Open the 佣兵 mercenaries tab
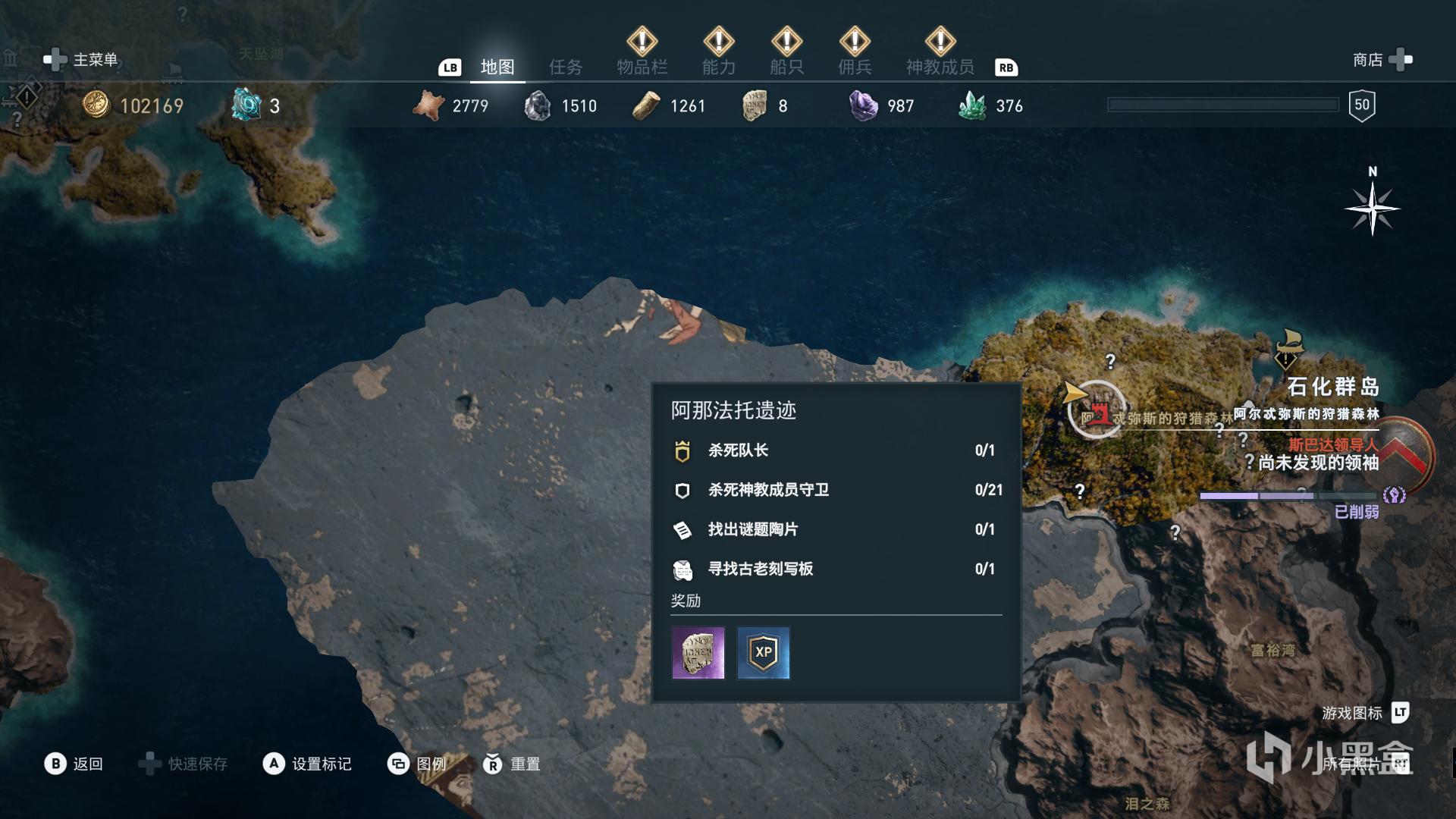Viewport: 1456px width, 819px height. tap(855, 67)
